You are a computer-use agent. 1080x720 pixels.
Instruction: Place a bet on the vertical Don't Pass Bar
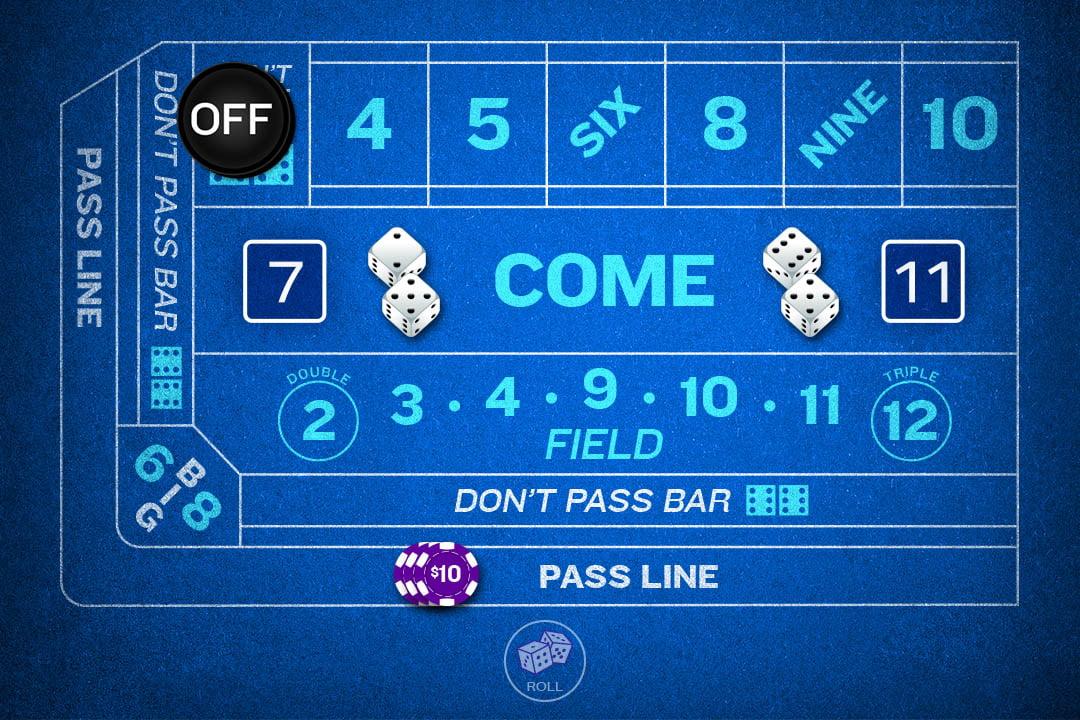coord(166,250)
